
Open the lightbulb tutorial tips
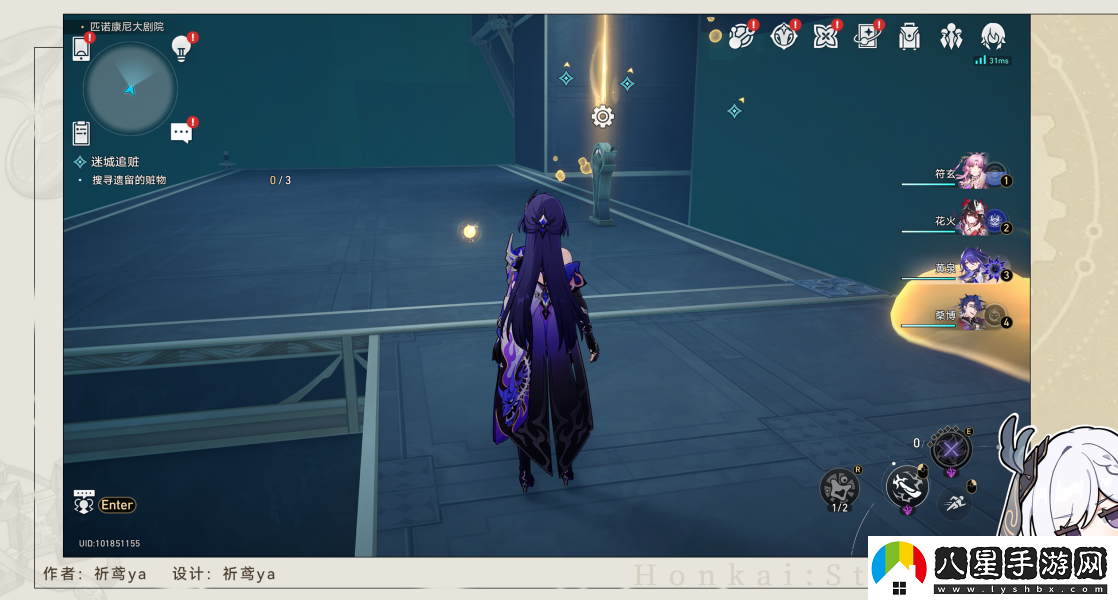pyautogui.click(x=181, y=47)
